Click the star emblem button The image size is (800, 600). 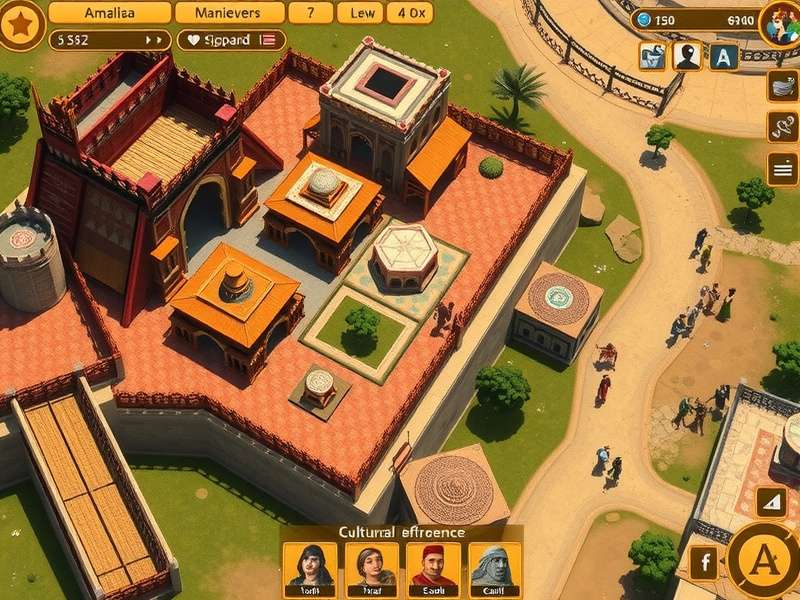(x=20, y=24)
